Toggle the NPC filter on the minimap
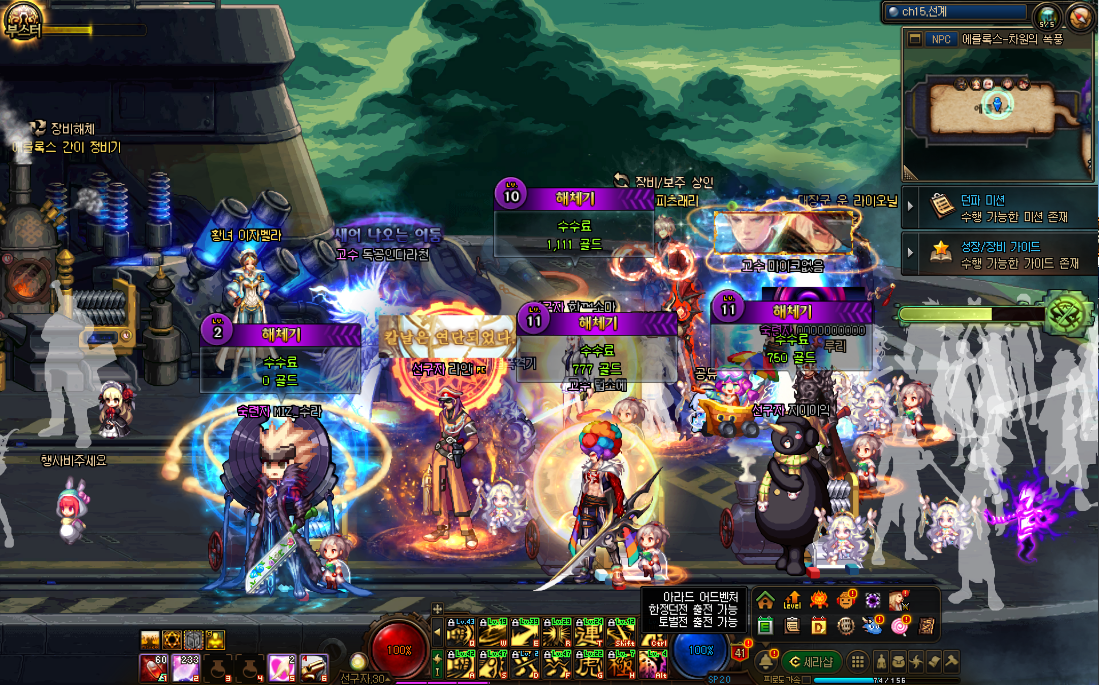 point(941,39)
